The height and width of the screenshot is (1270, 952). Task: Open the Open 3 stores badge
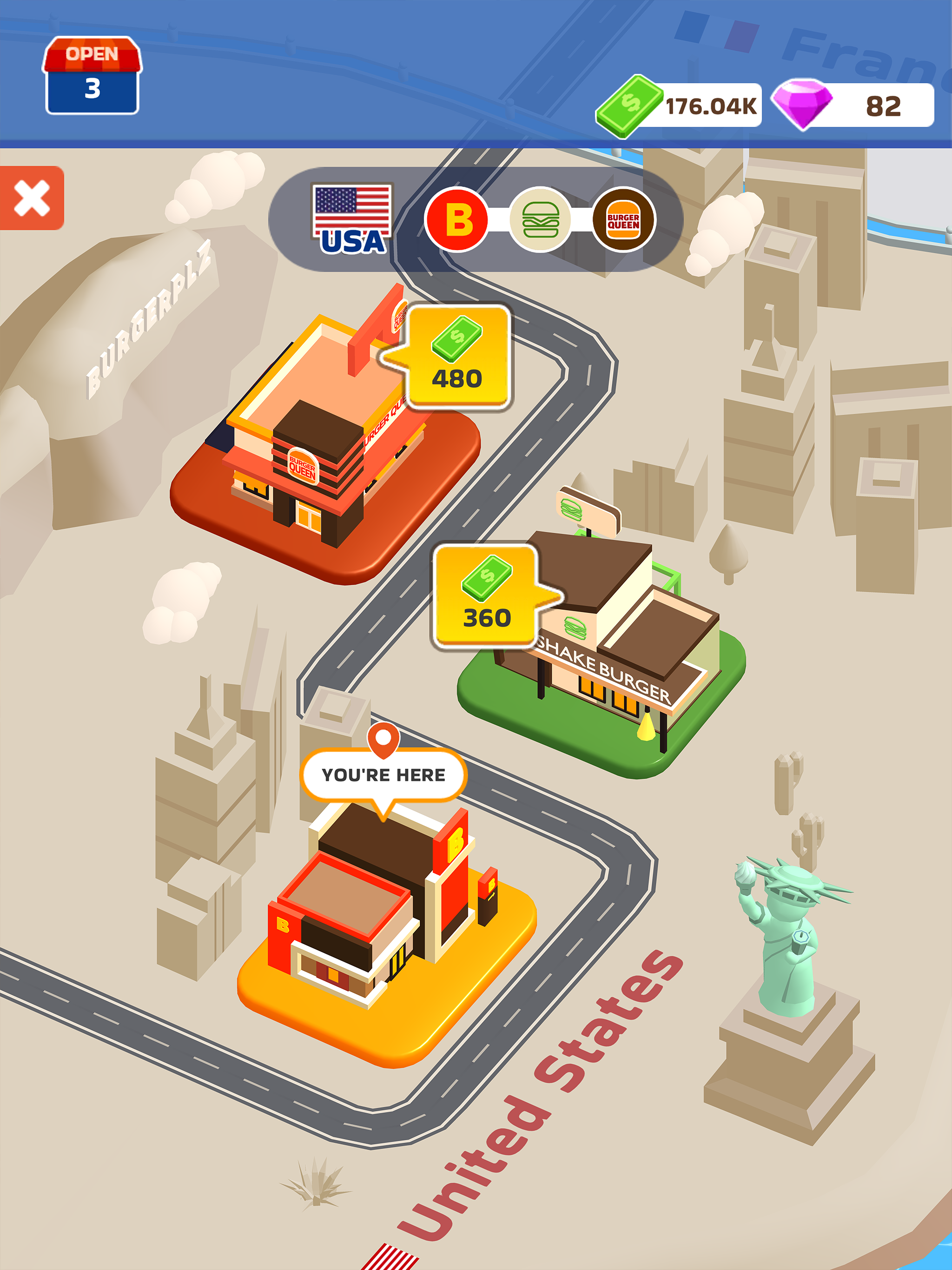point(92,76)
